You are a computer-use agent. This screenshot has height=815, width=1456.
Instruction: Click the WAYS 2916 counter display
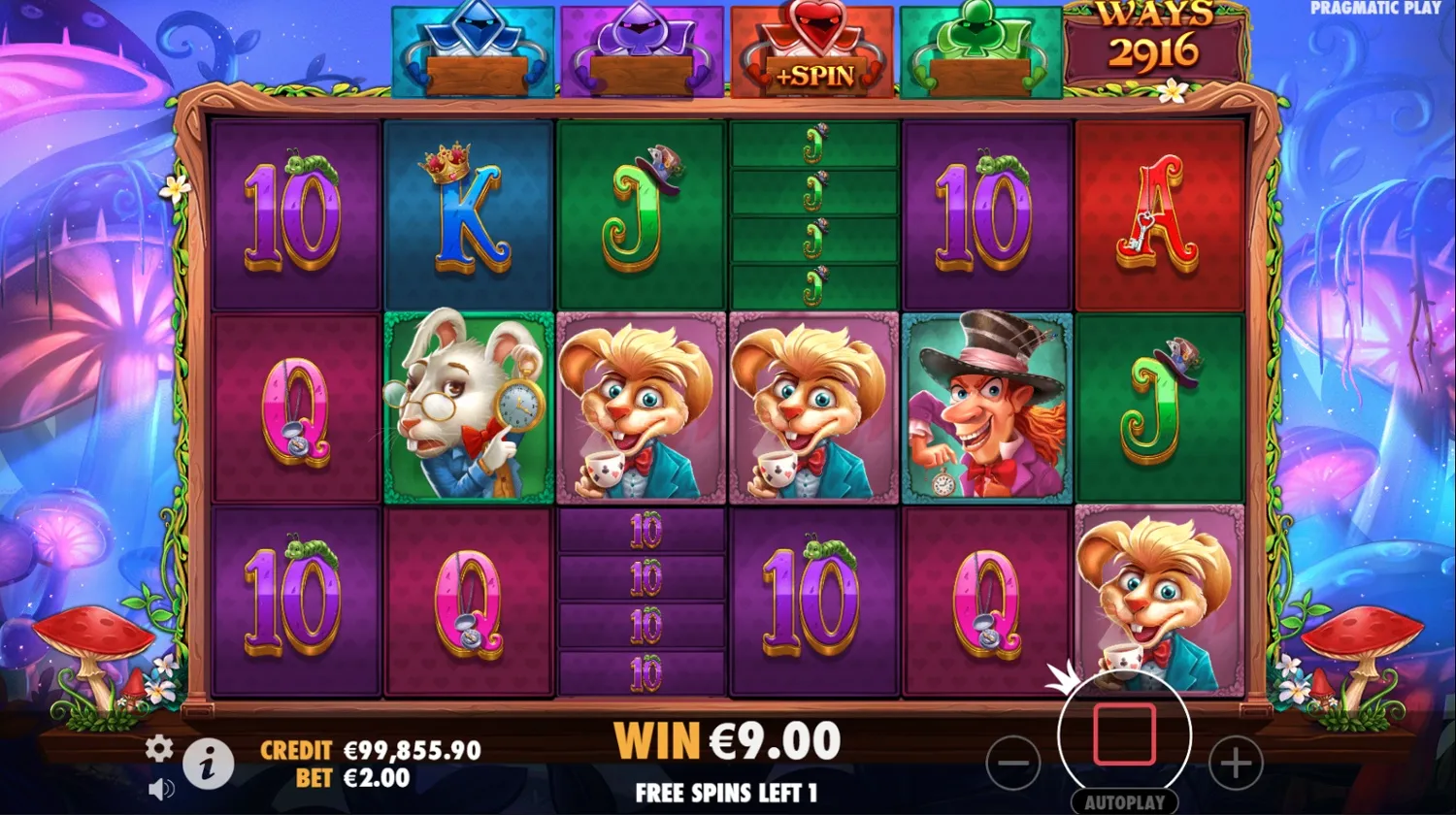click(x=1155, y=39)
